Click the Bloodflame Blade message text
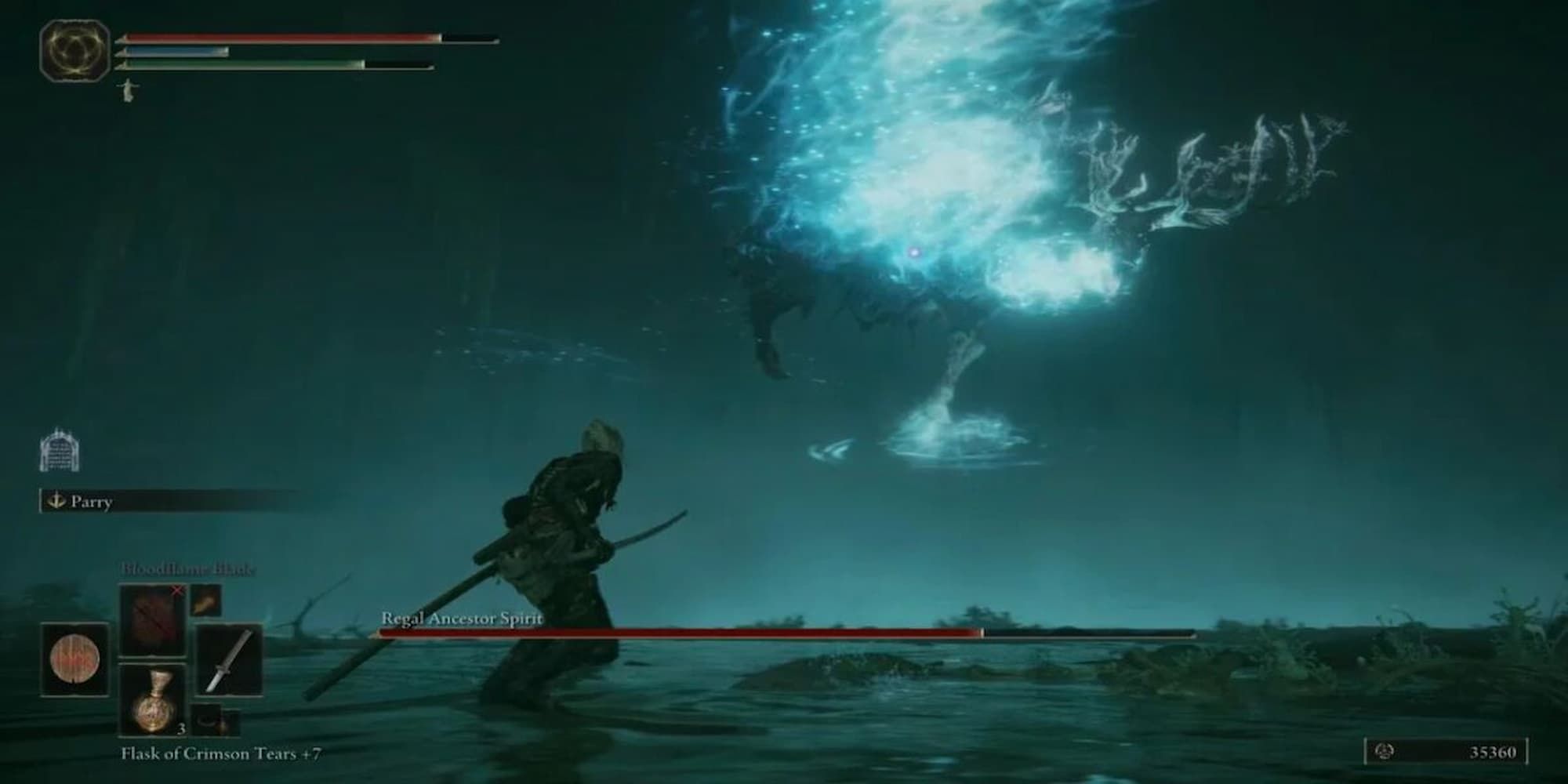The width and height of the screenshot is (1568, 784). pos(188,568)
